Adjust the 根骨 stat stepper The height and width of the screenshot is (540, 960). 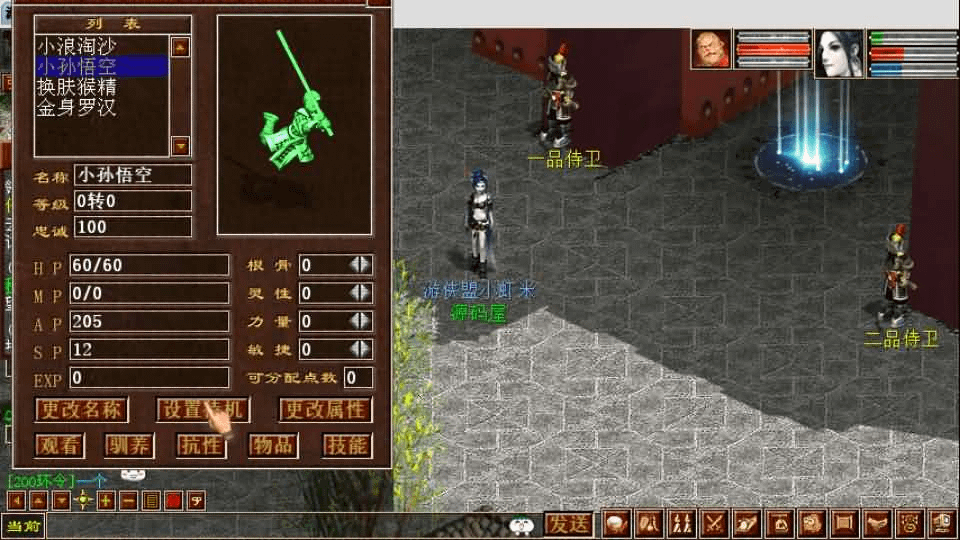tap(360, 265)
